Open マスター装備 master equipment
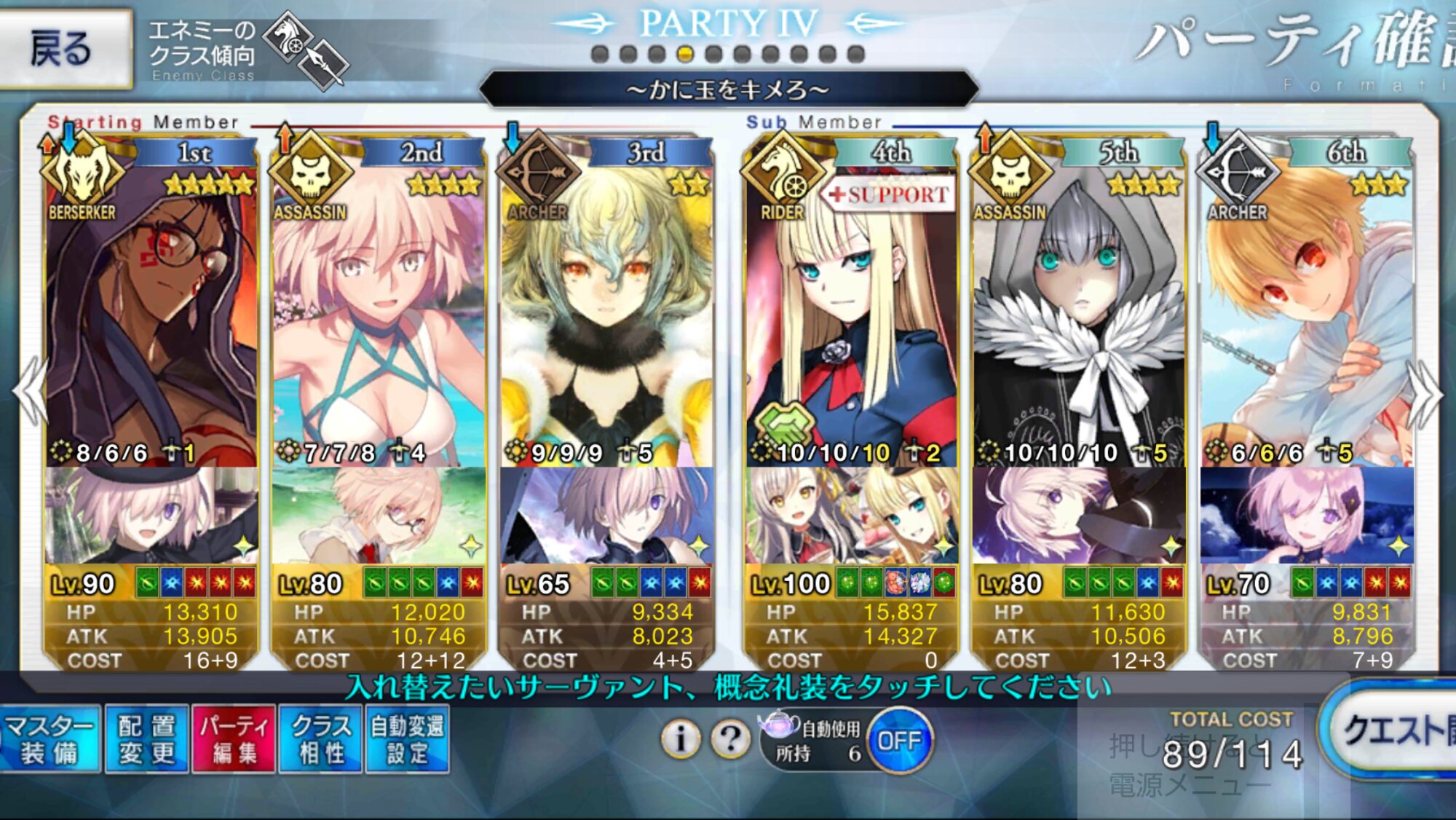The height and width of the screenshot is (820, 1456). [x=50, y=739]
